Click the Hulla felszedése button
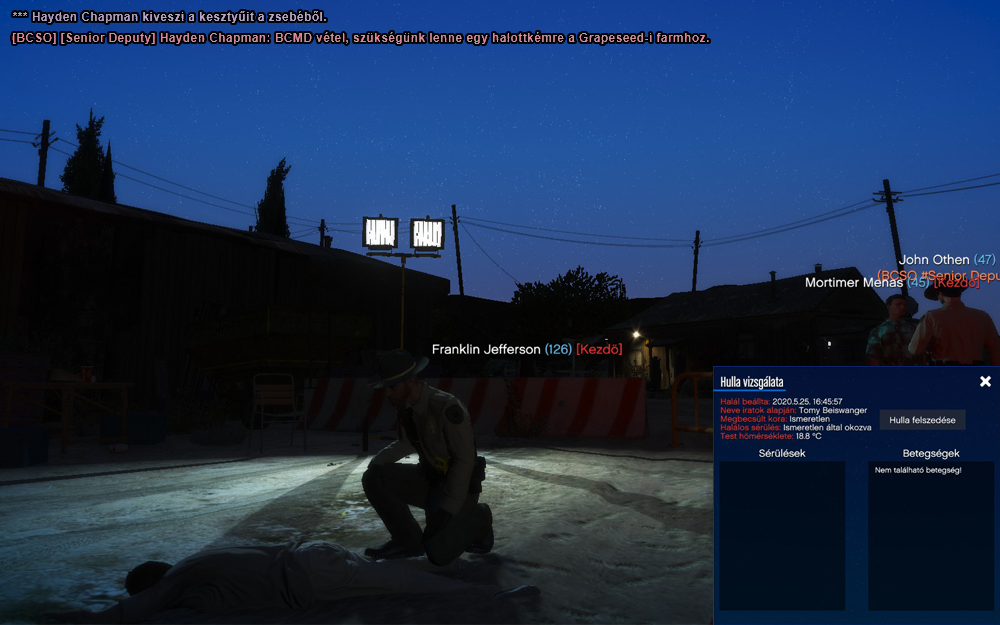1000x625 pixels. coord(922,420)
